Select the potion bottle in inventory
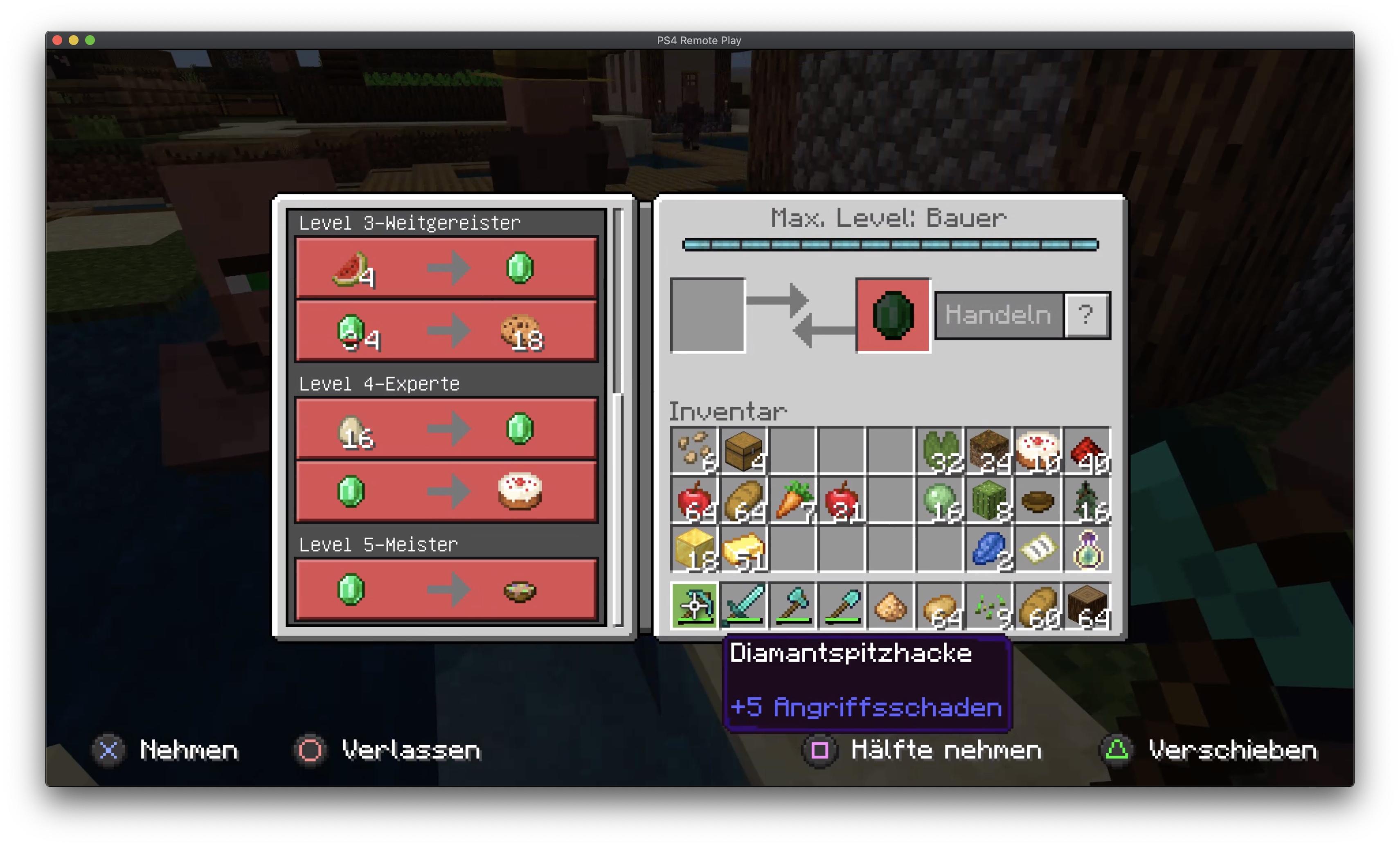This screenshot has height=847, width=1400. click(x=1087, y=550)
